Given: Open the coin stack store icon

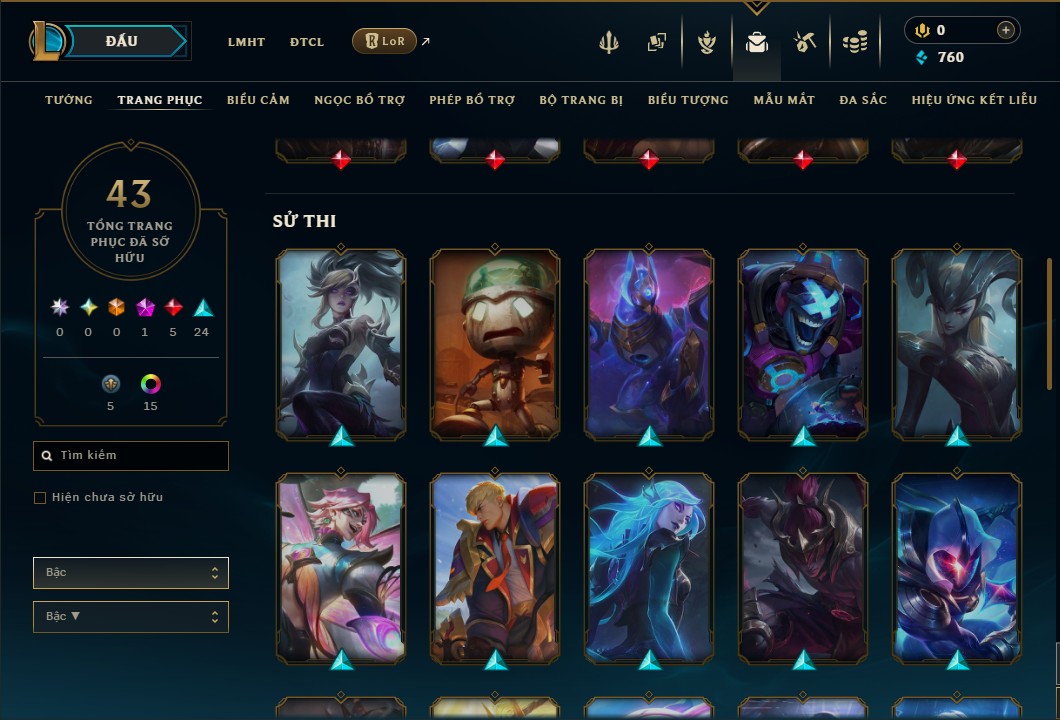Looking at the screenshot, I should click(x=854, y=42).
